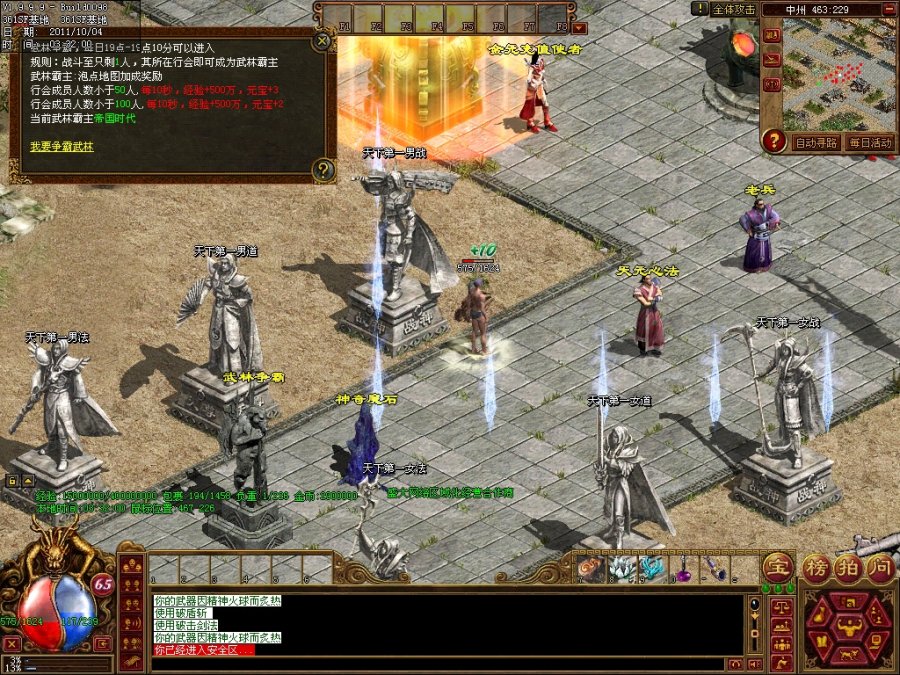This screenshot has height=675, width=900.
Task: Open the 宝 treasure shop
Action: (x=777, y=566)
